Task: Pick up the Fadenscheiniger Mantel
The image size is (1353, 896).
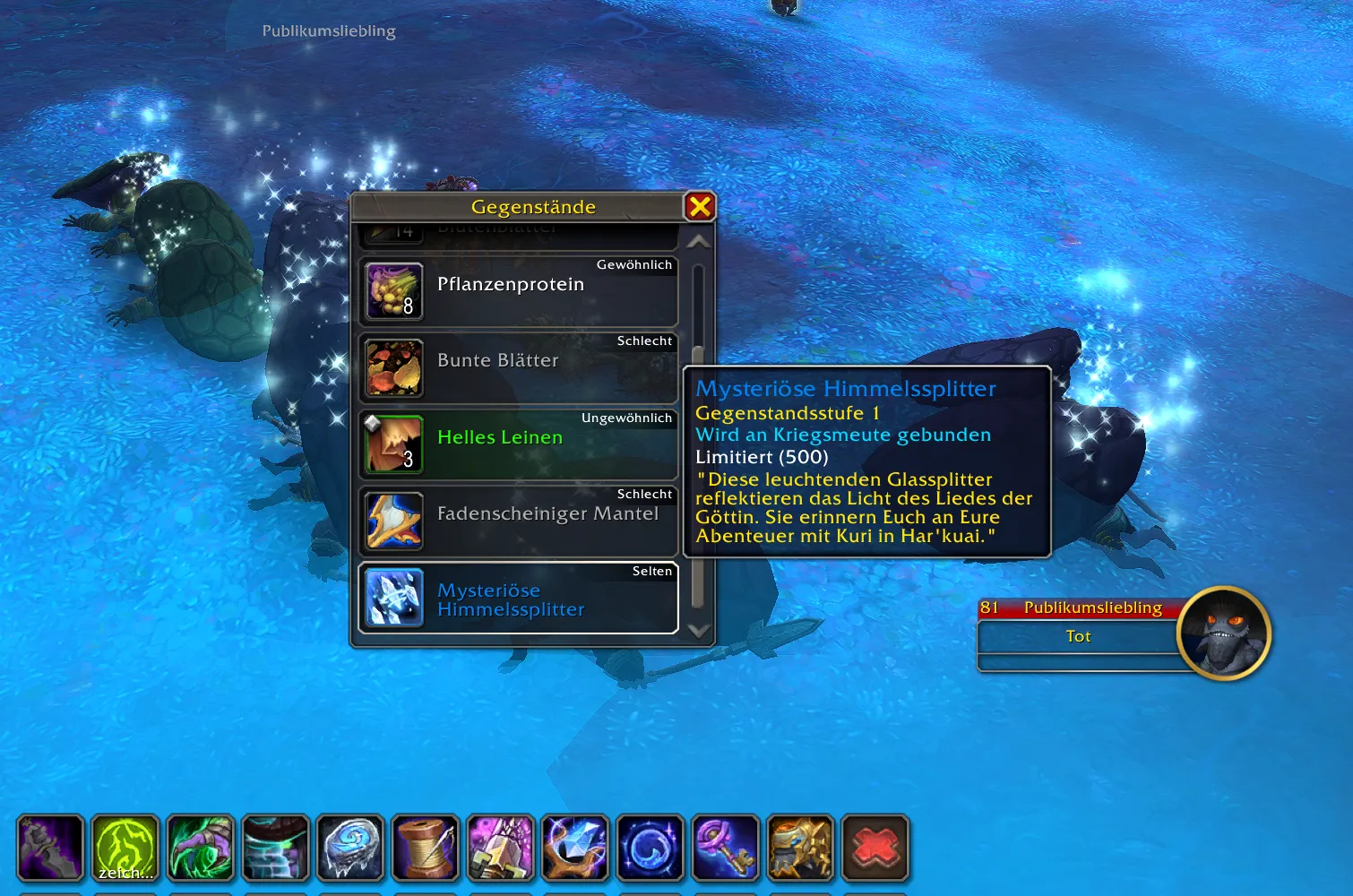Action: click(518, 521)
